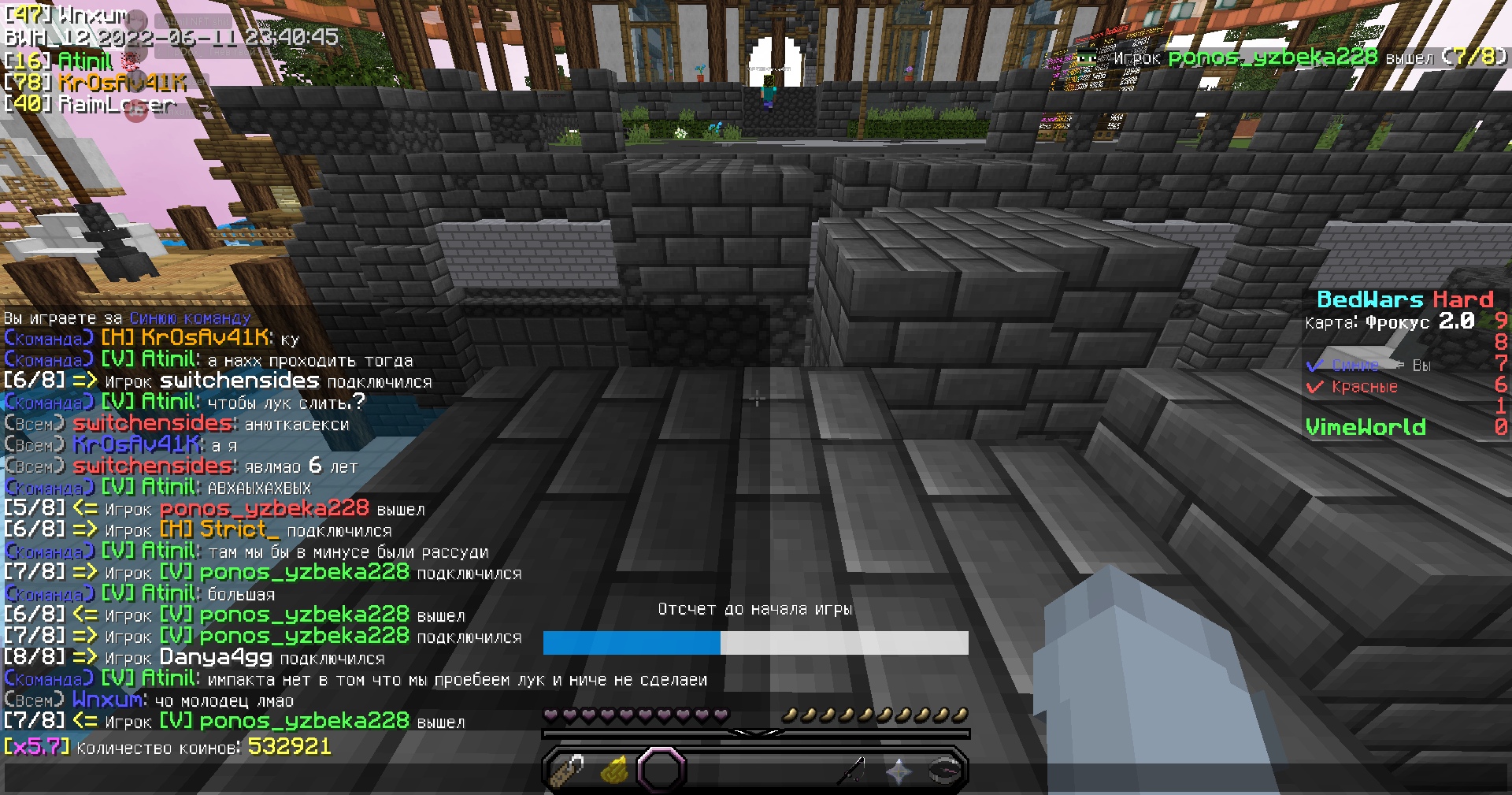Image resolution: width=1512 pixels, height=795 pixels.
Task: Click switchensides' name in chat
Action: point(150,424)
